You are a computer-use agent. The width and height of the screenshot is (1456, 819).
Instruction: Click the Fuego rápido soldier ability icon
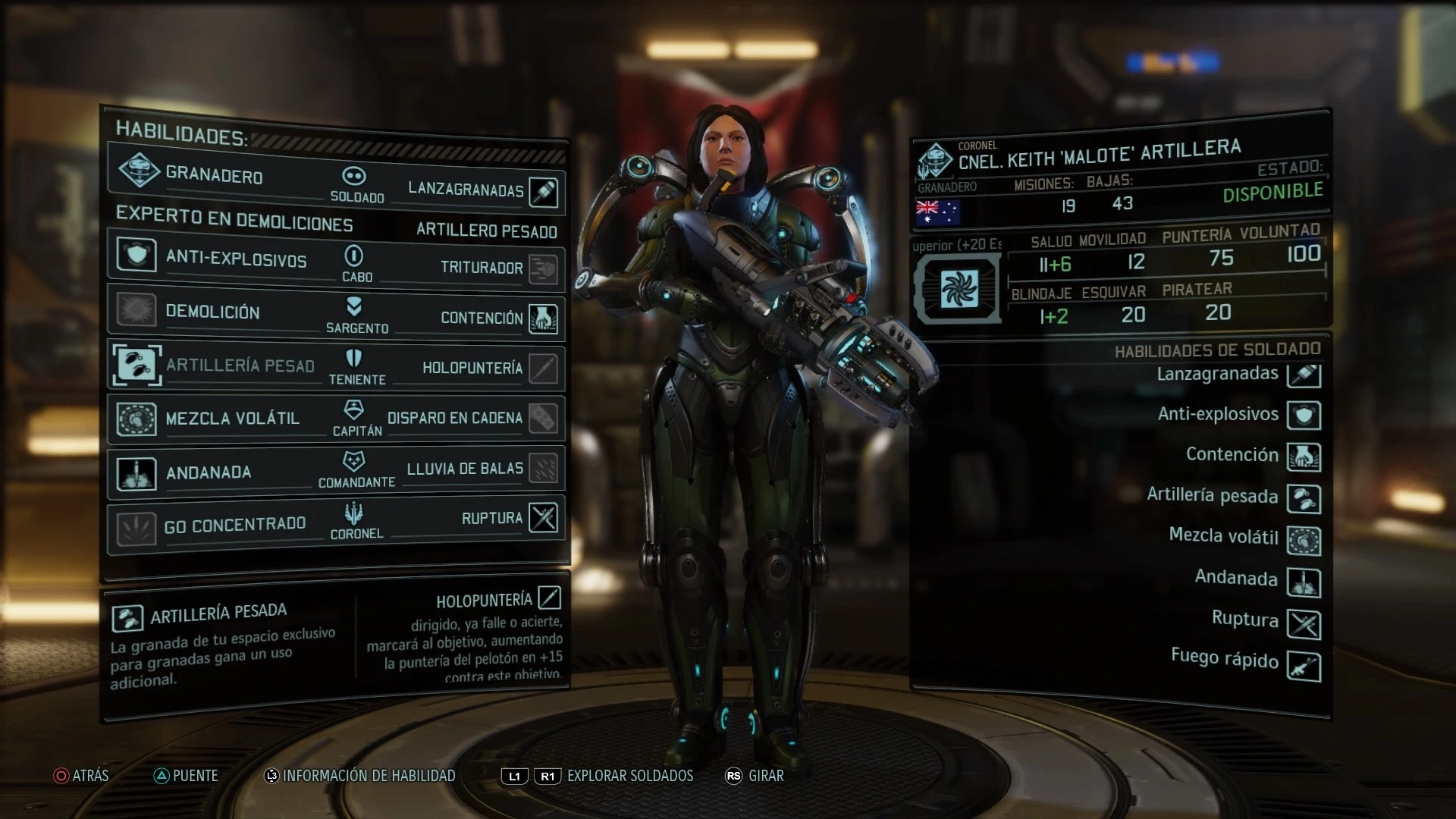coord(1304,667)
